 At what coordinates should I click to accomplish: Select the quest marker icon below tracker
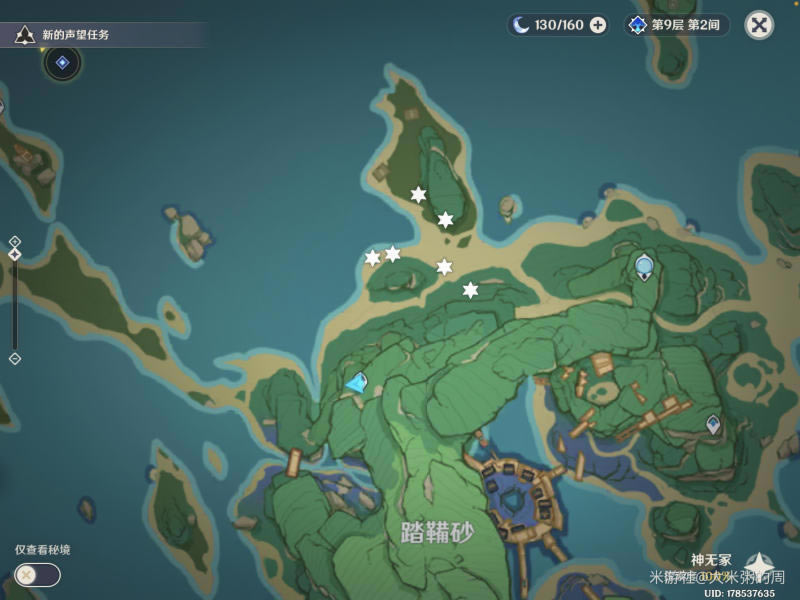tap(62, 63)
